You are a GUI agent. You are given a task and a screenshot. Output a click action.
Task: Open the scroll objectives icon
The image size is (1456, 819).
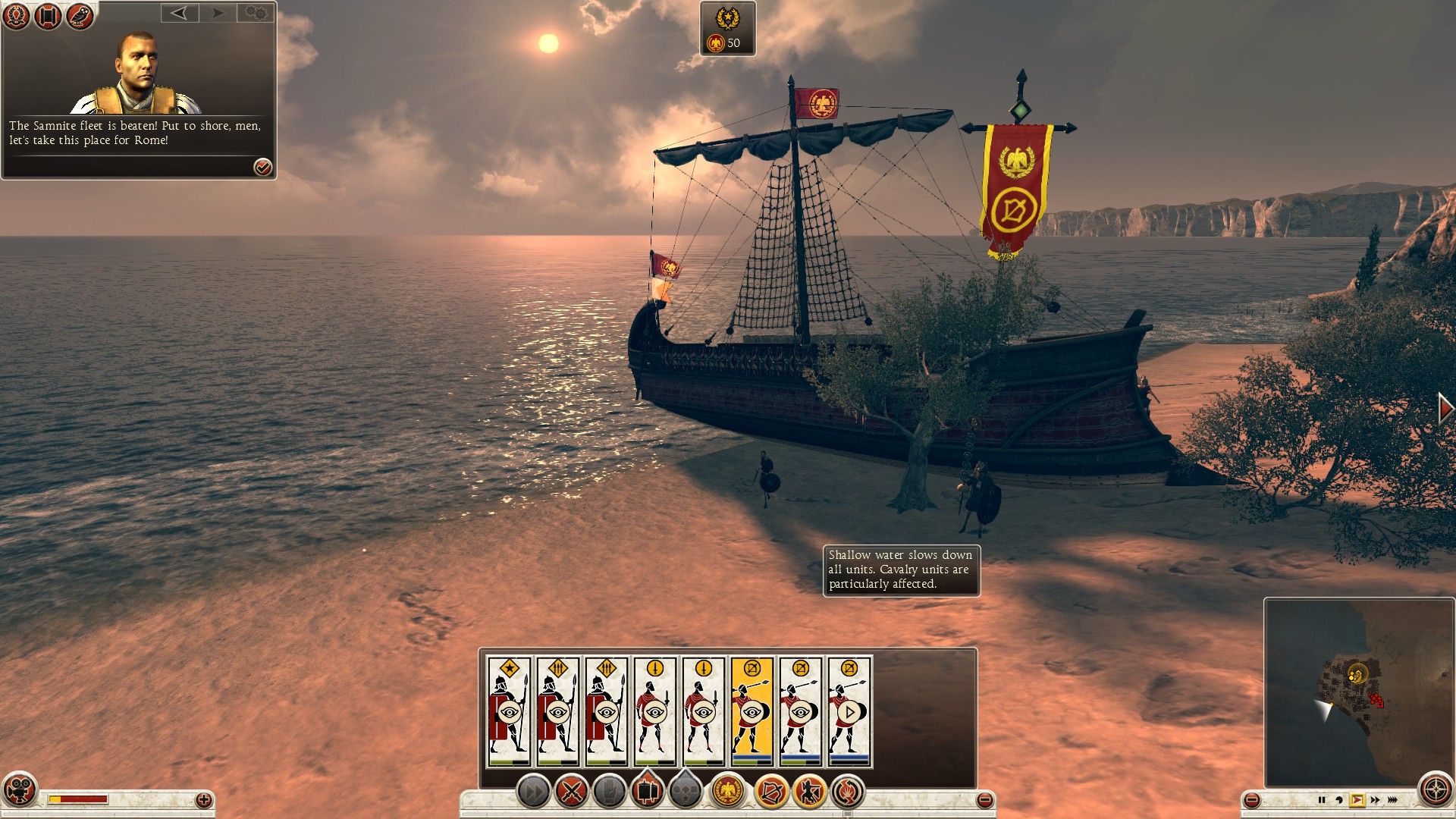(47, 16)
